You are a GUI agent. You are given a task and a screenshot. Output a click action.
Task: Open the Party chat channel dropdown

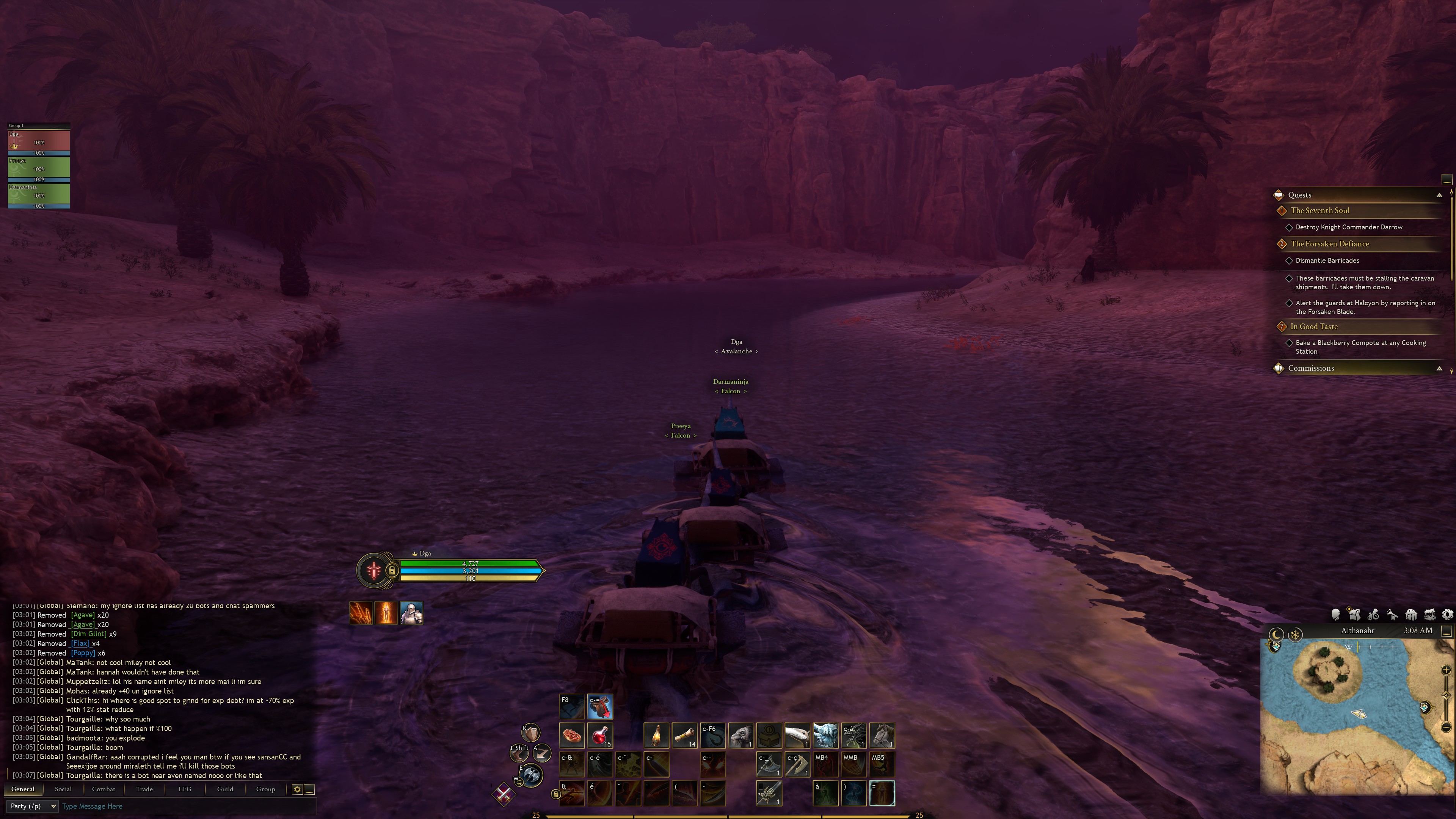pyautogui.click(x=33, y=806)
